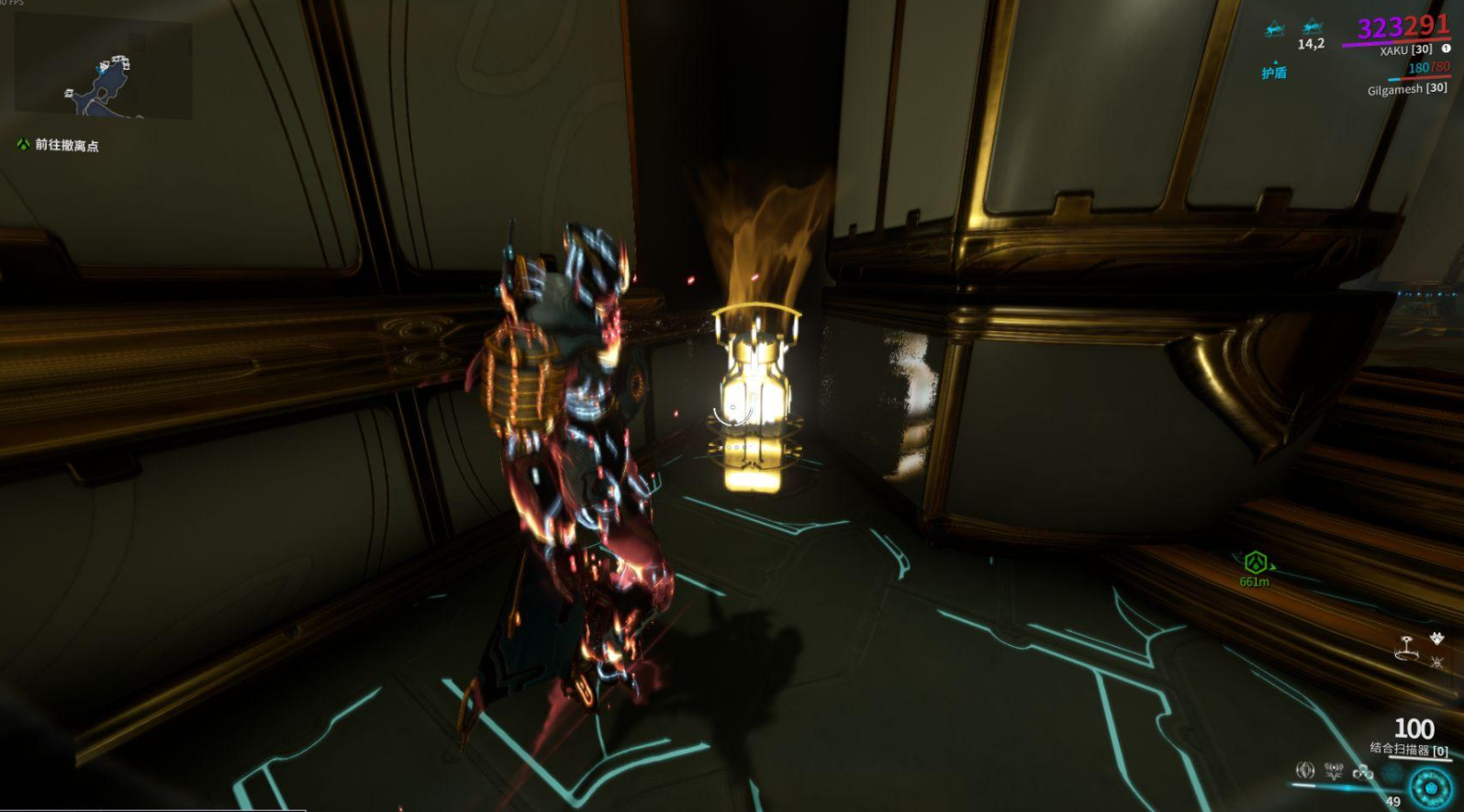The height and width of the screenshot is (812, 1464).
Task: Activate the second ability icon (winged emblem)
Action: [x=1334, y=771]
